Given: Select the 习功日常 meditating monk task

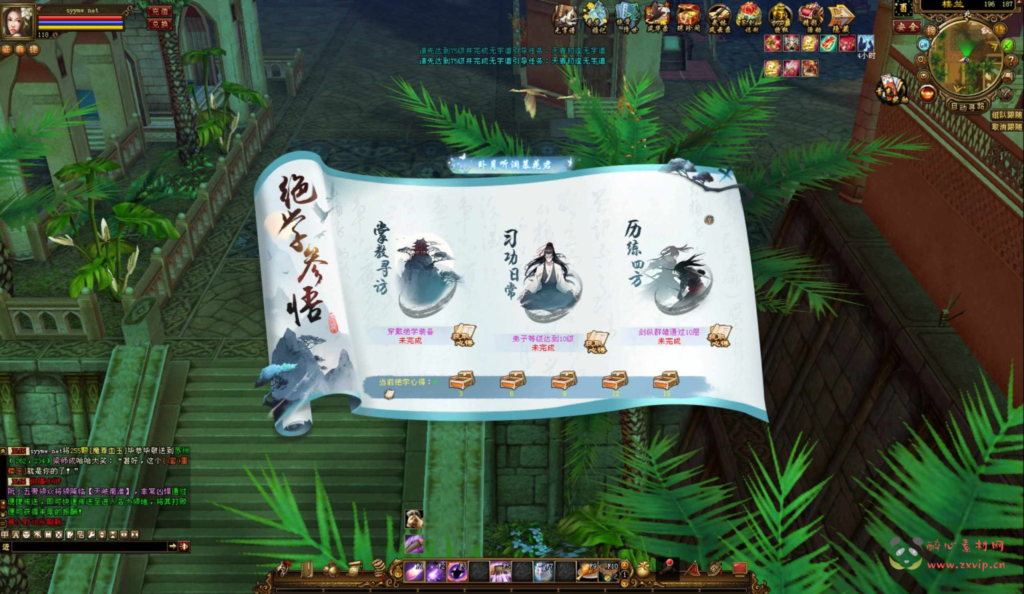Looking at the screenshot, I should 550,277.
